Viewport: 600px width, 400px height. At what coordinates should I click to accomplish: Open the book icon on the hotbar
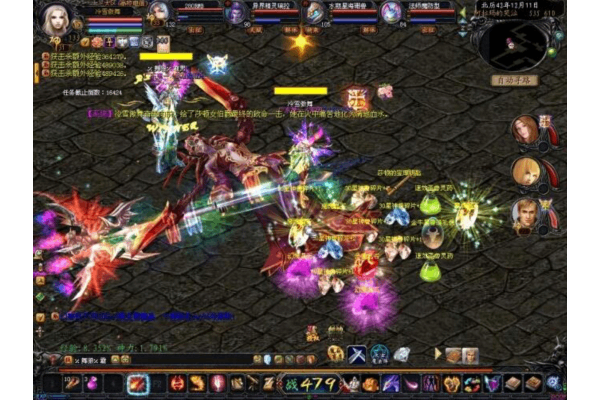coord(512,382)
